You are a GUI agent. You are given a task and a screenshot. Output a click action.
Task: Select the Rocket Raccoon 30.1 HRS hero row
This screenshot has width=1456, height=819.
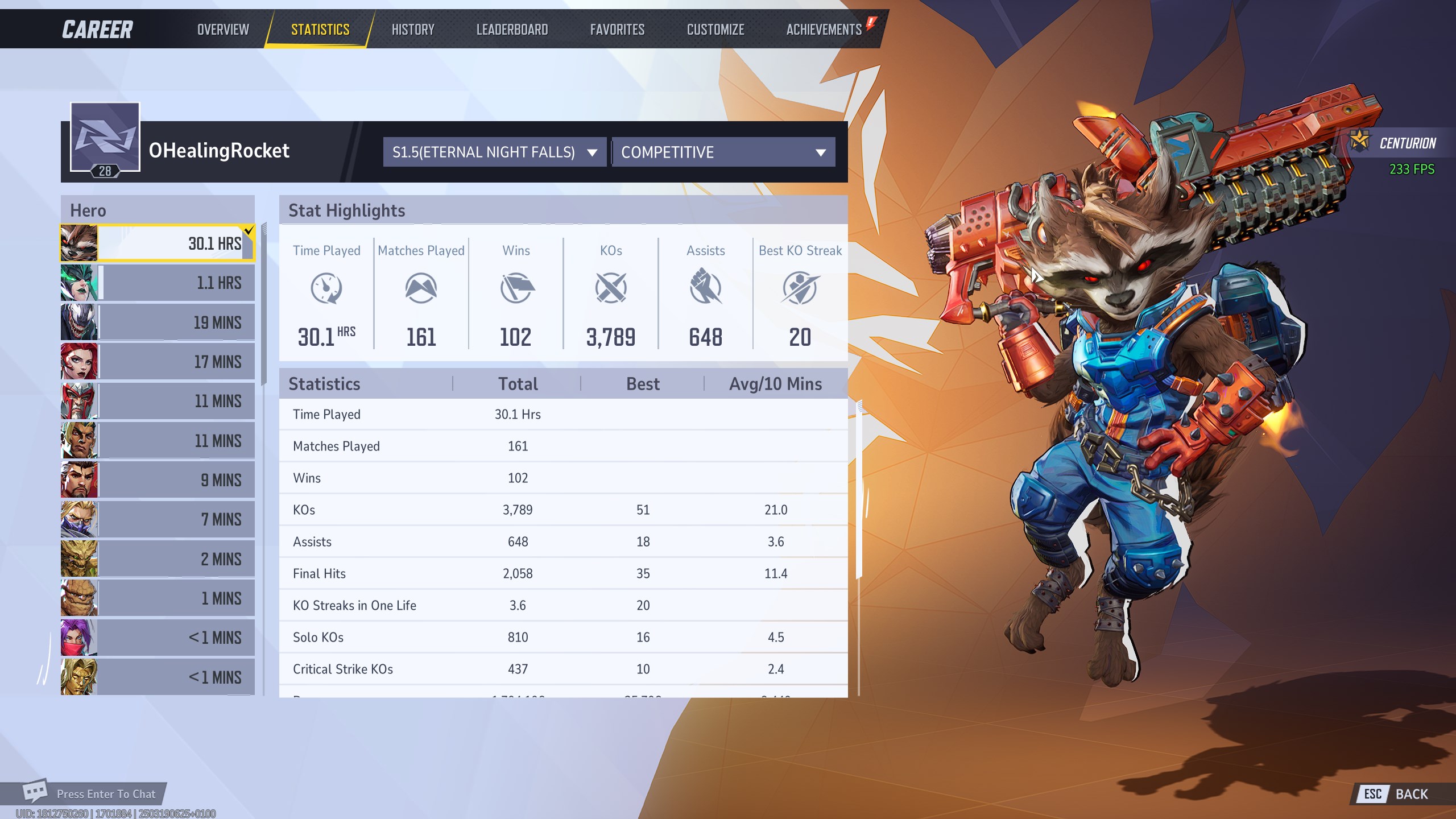(x=158, y=243)
